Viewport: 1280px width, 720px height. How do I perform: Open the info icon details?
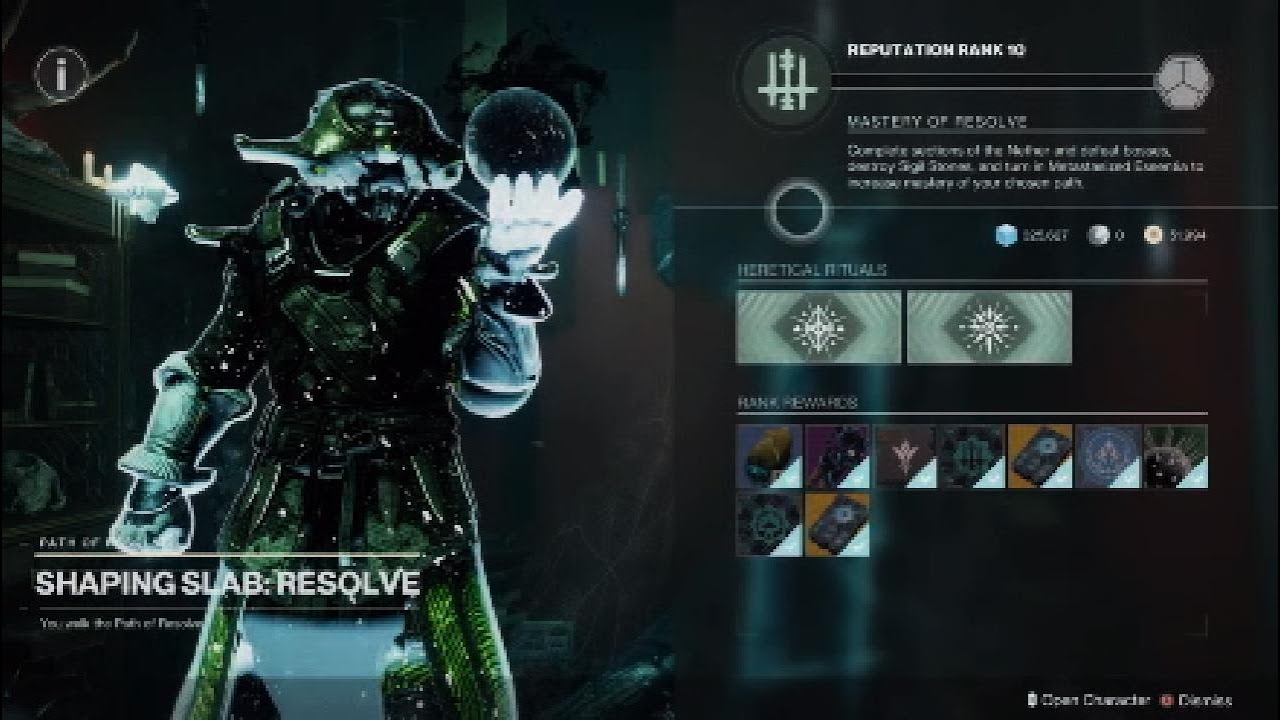pyautogui.click(x=59, y=73)
